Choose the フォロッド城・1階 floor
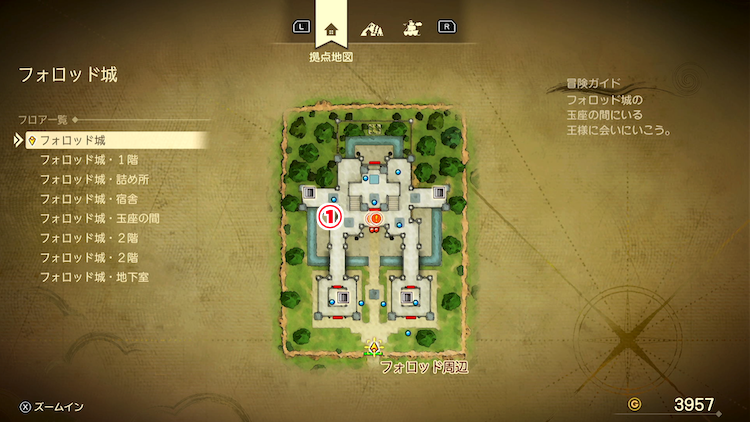 pyautogui.click(x=88, y=160)
